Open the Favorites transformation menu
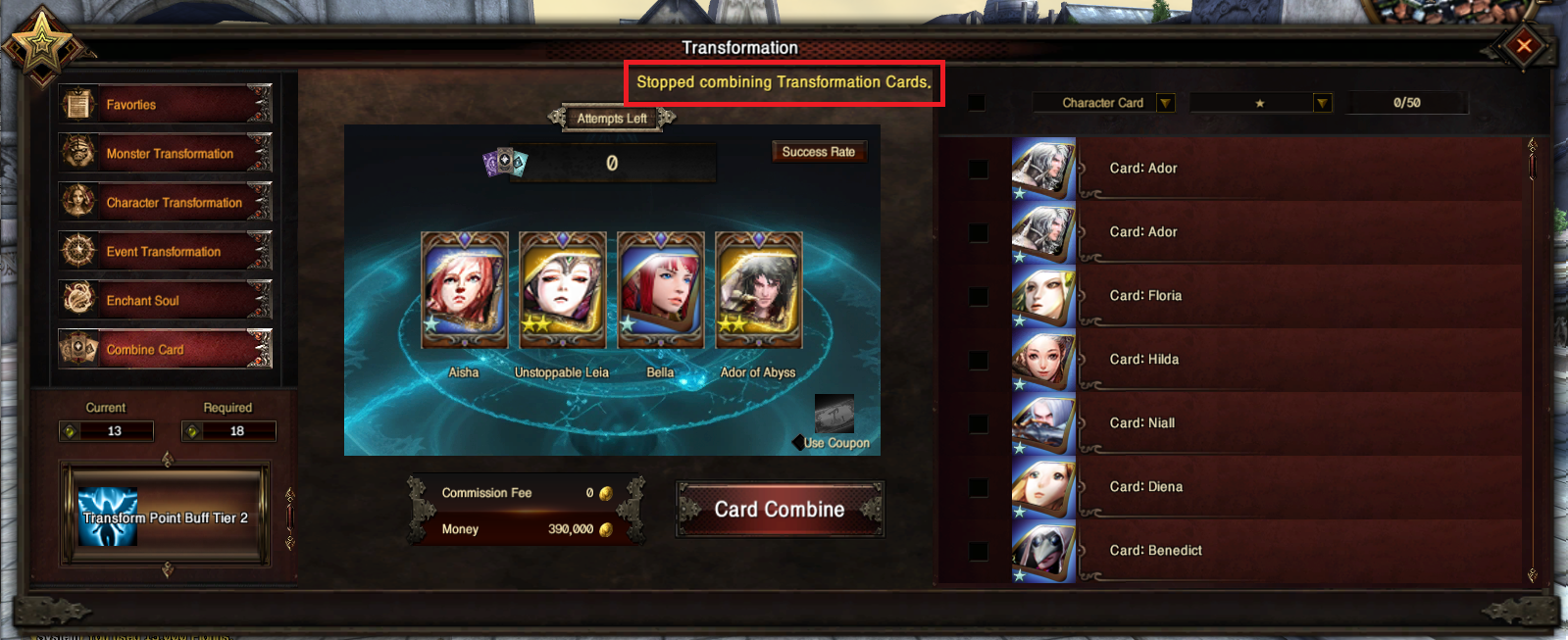The width and height of the screenshot is (1568, 640). tap(165, 104)
